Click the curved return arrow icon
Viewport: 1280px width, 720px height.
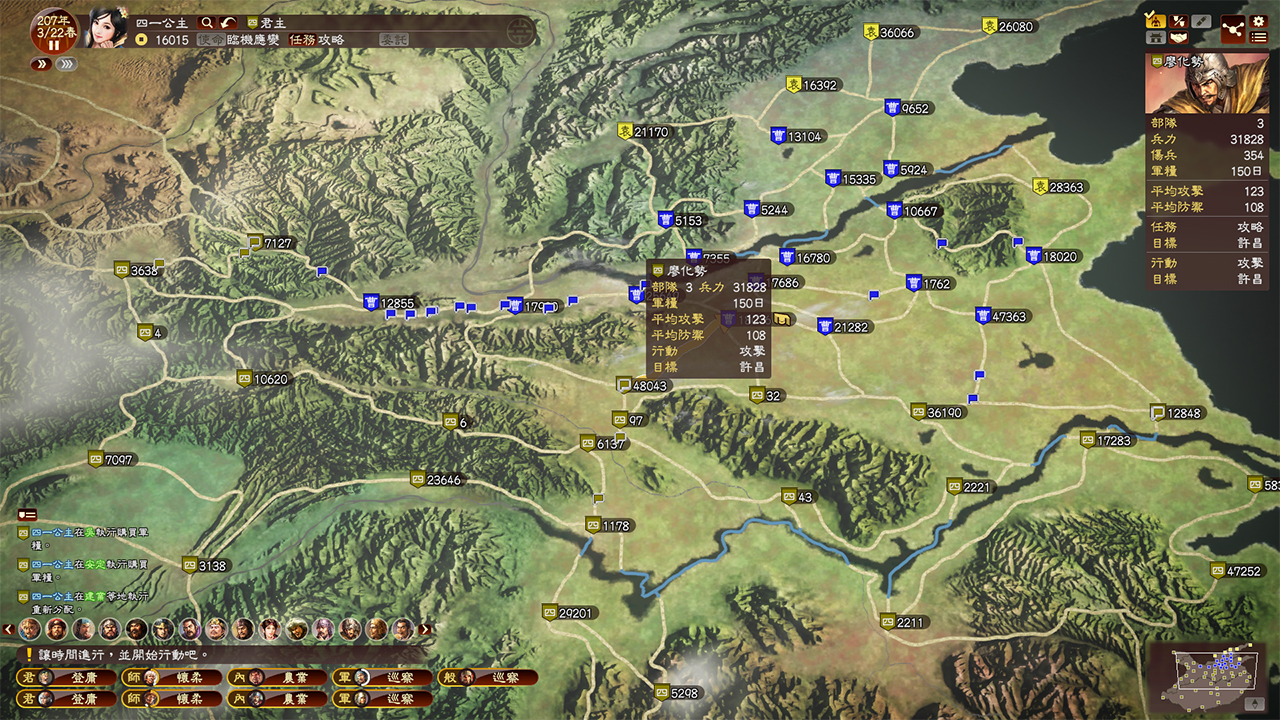(229, 22)
